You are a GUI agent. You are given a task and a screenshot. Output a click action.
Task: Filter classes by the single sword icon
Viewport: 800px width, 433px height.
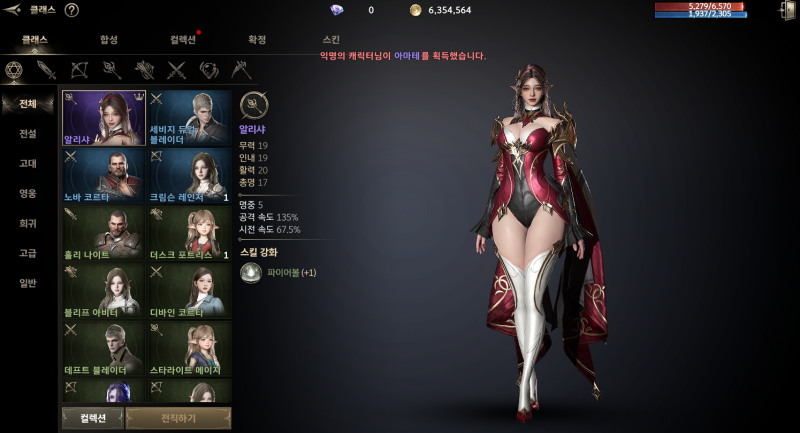pos(46,70)
